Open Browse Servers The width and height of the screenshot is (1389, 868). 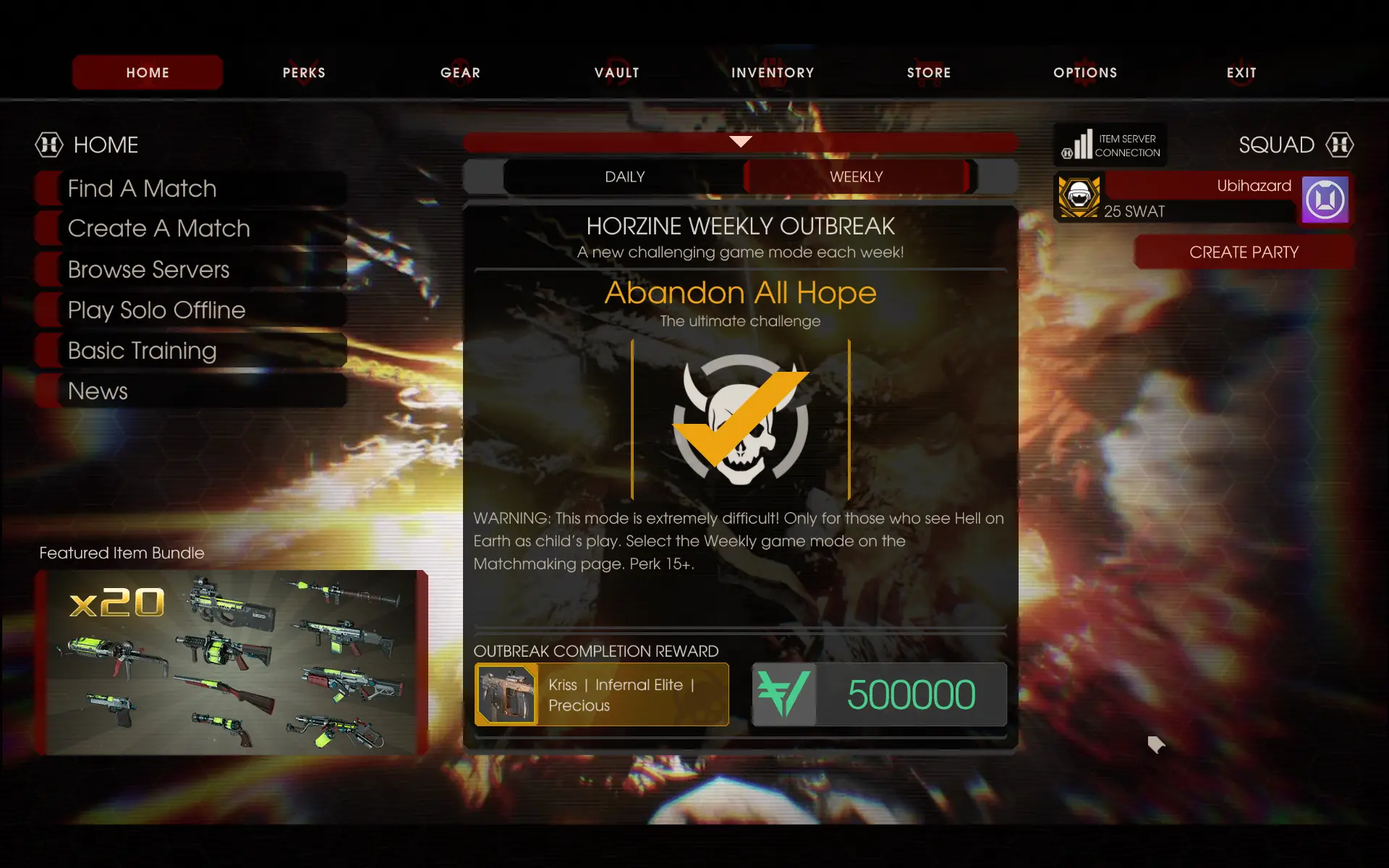click(x=148, y=270)
